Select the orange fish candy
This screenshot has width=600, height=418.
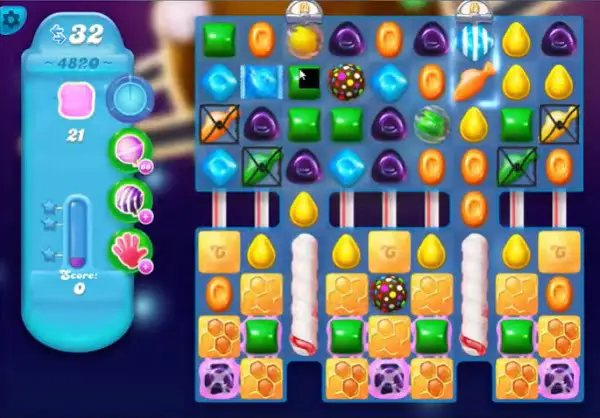point(472,83)
